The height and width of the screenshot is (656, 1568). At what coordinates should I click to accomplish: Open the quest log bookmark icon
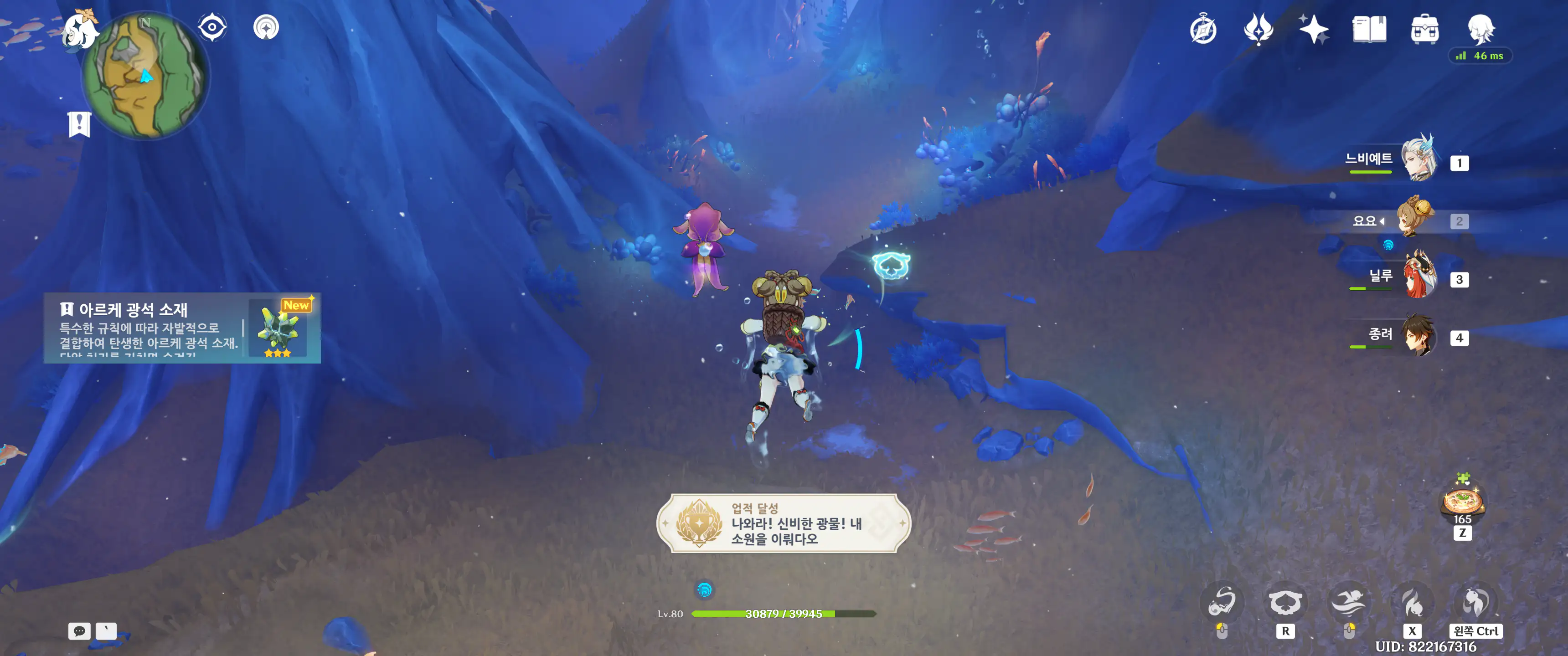(x=79, y=124)
